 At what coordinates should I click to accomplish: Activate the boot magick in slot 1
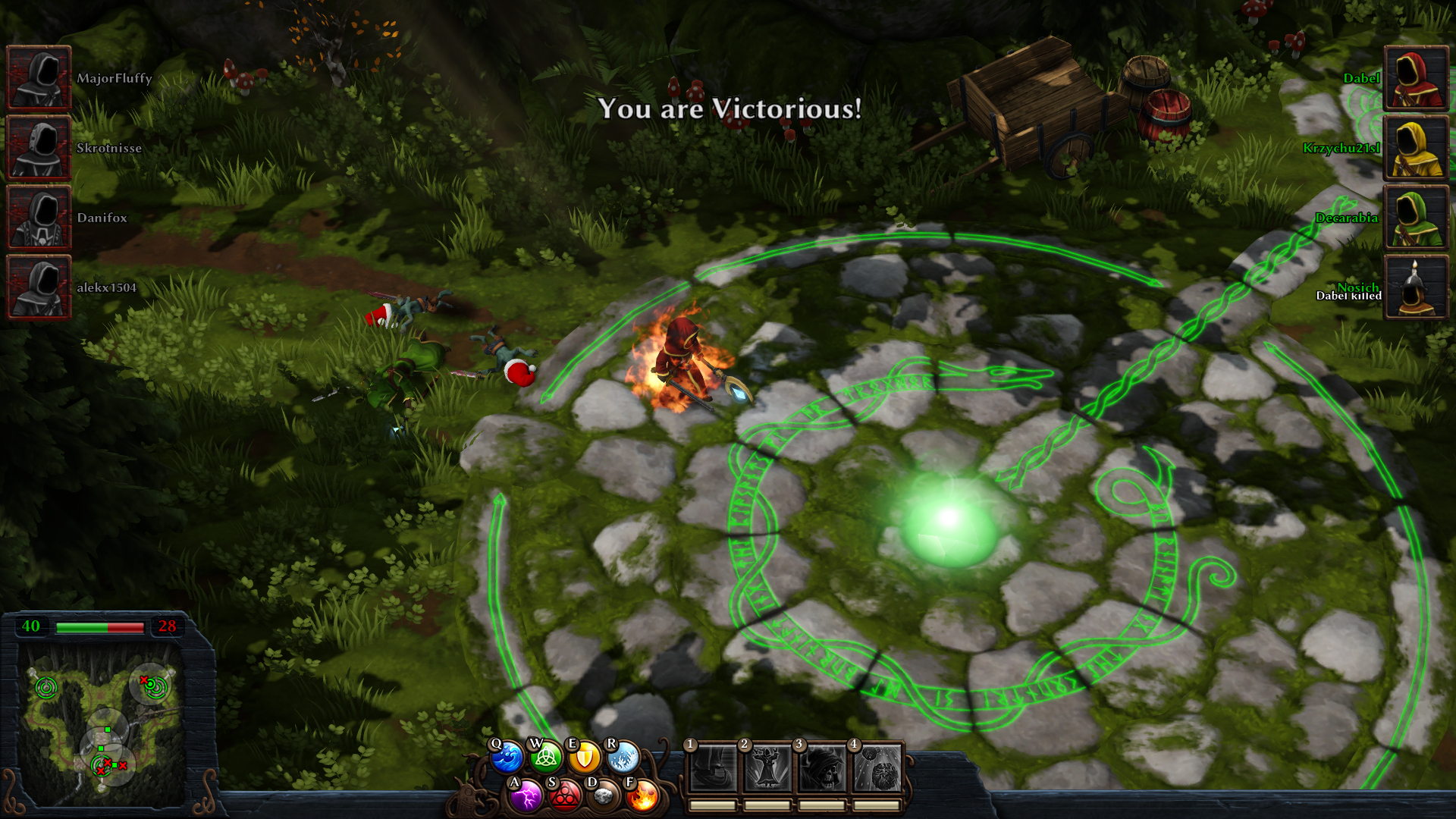pos(712,769)
